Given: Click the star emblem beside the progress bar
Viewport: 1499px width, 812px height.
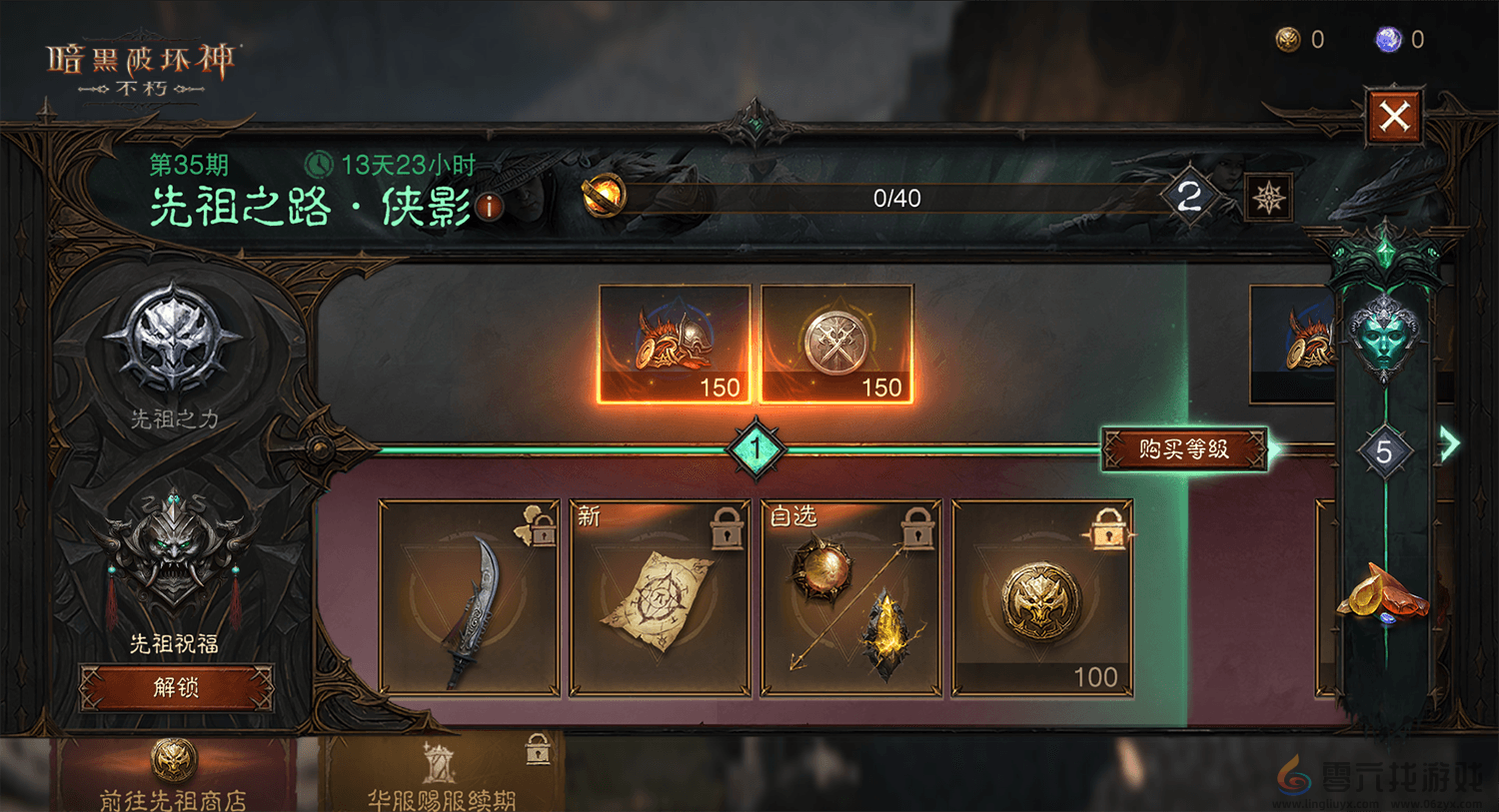Looking at the screenshot, I should [1269, 198].
